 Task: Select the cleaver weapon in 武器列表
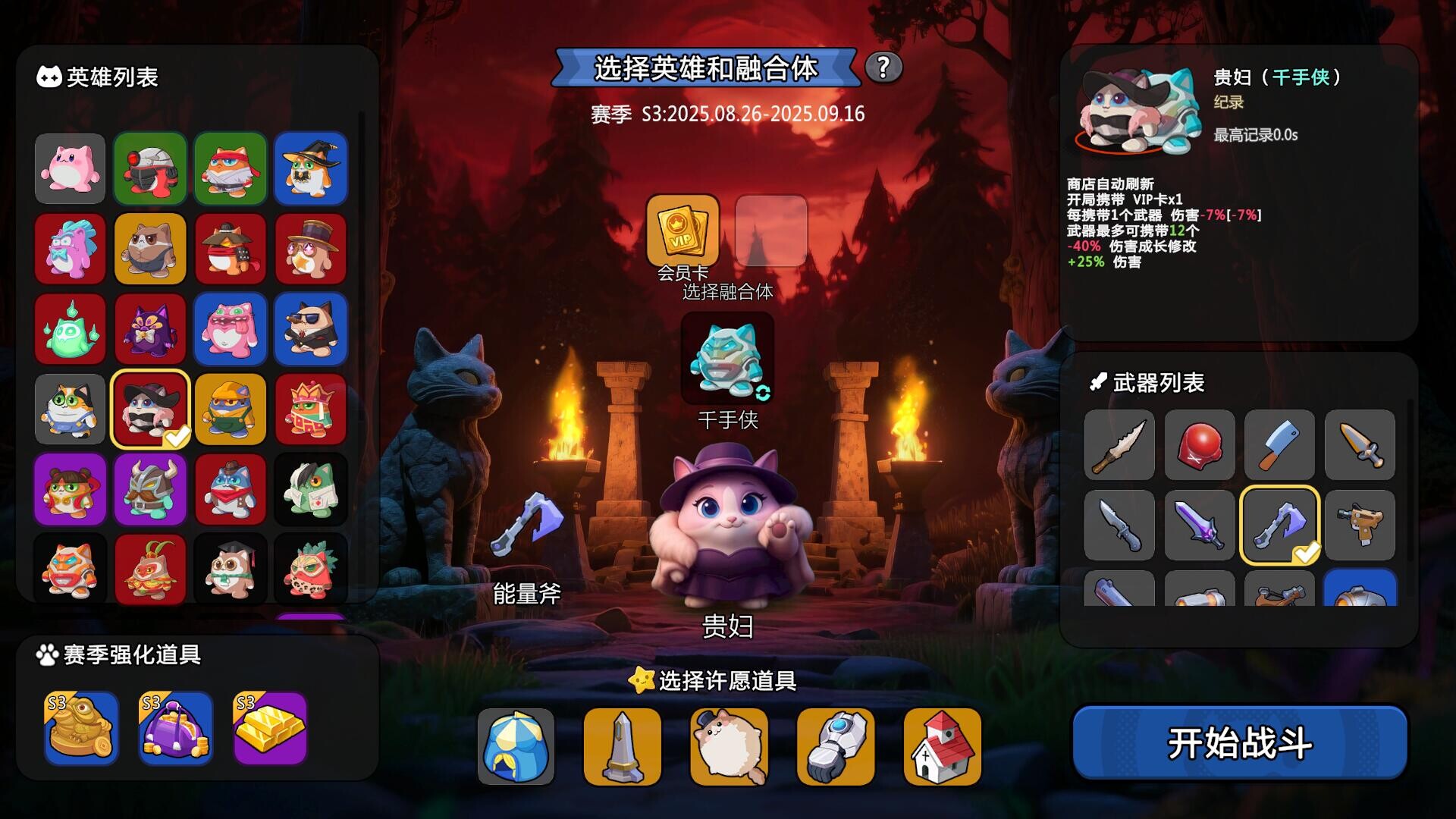tap(1279, 447)
